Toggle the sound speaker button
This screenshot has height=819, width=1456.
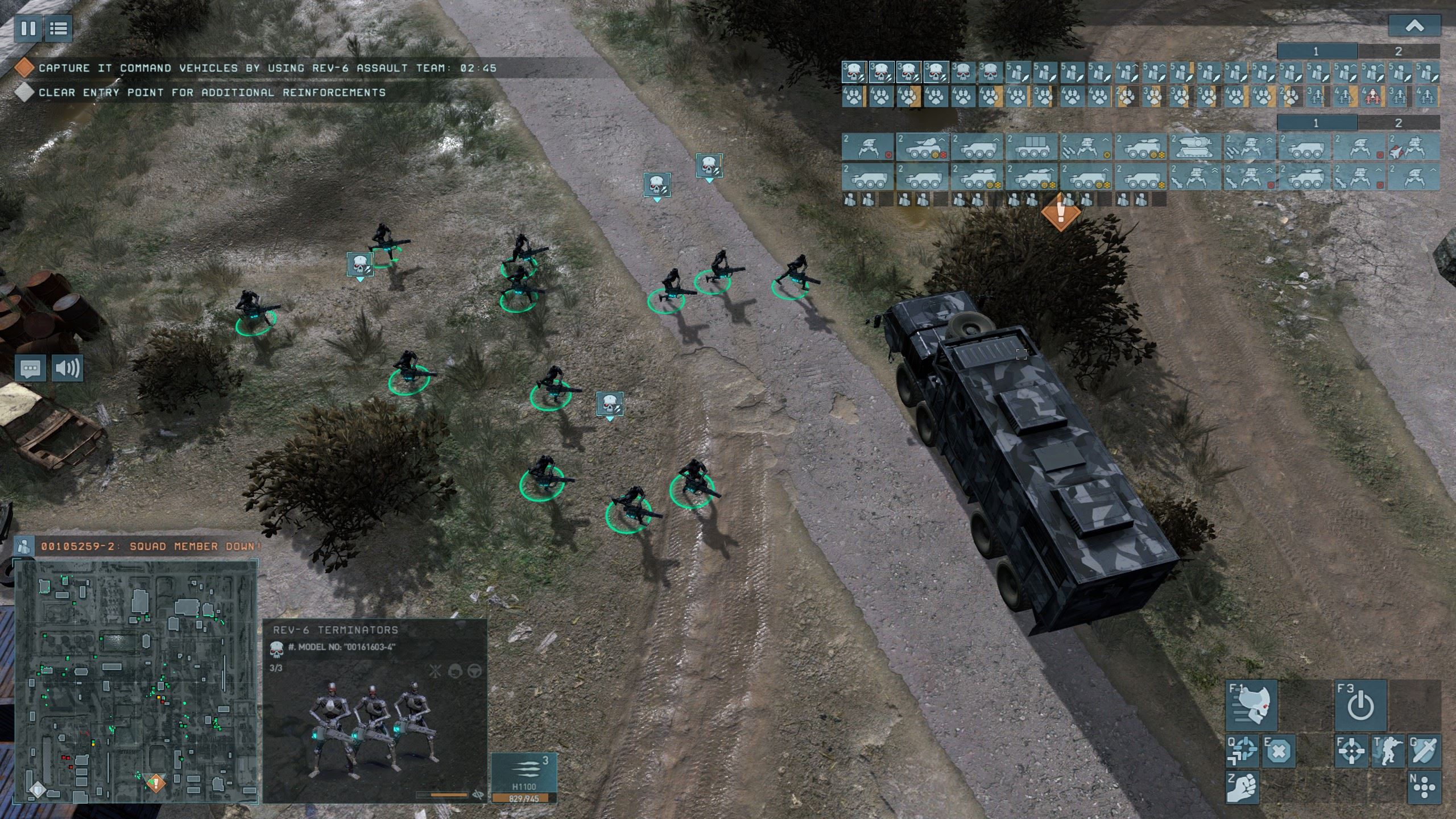point(67,369)
